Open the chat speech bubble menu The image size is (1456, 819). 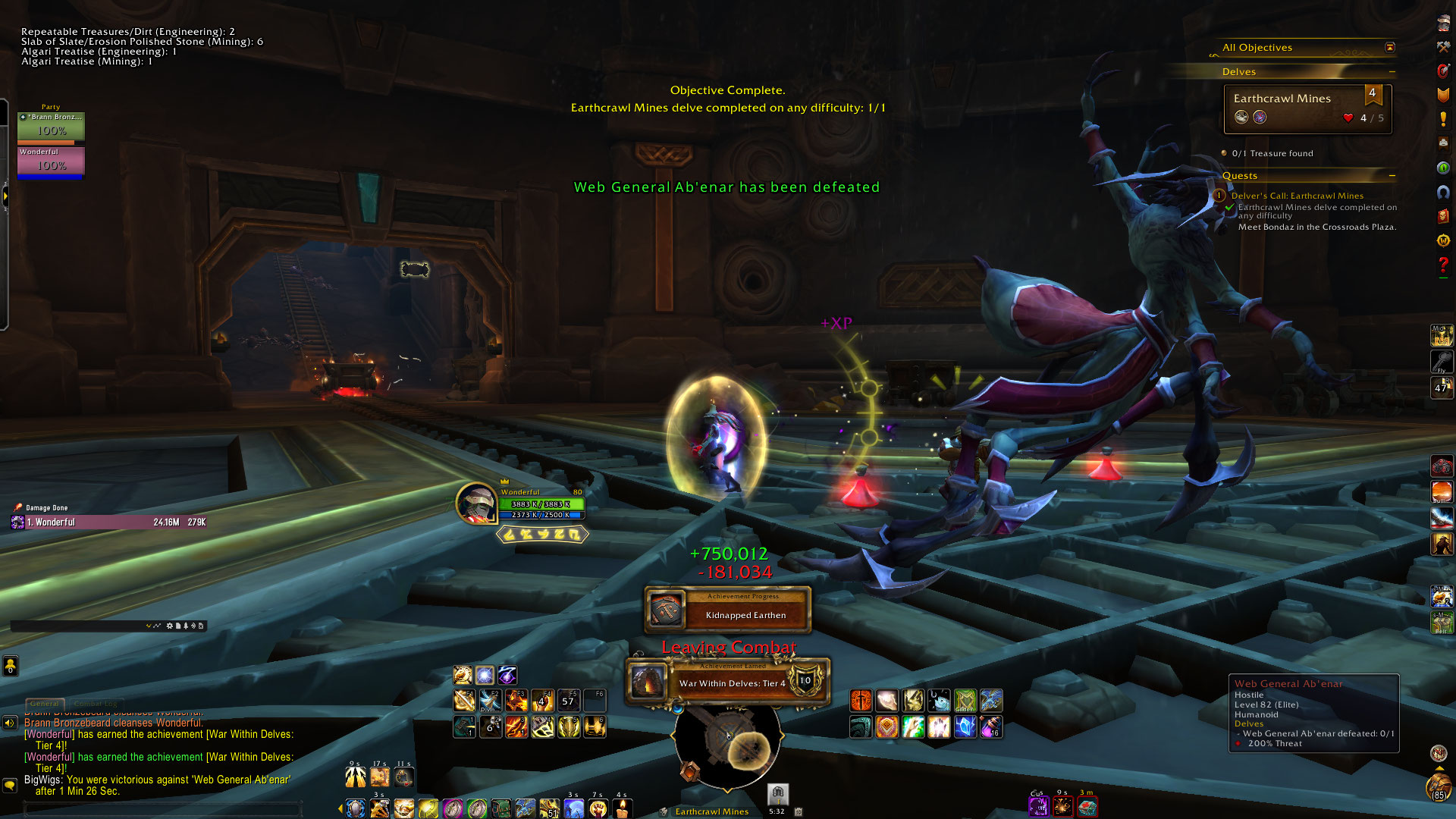pyautogui.click(x=10, y=785)
